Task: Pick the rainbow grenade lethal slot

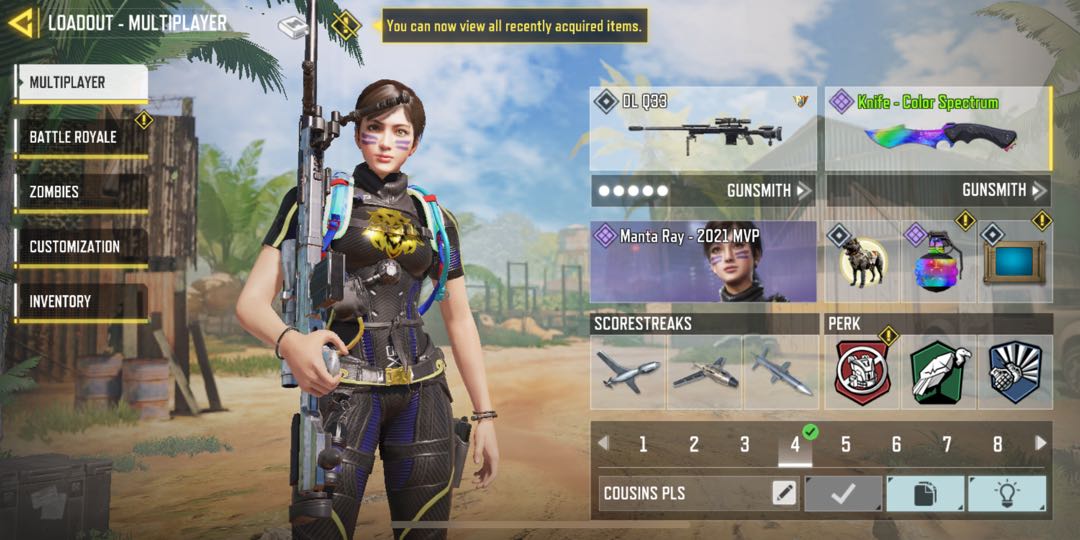Action: 939,262
